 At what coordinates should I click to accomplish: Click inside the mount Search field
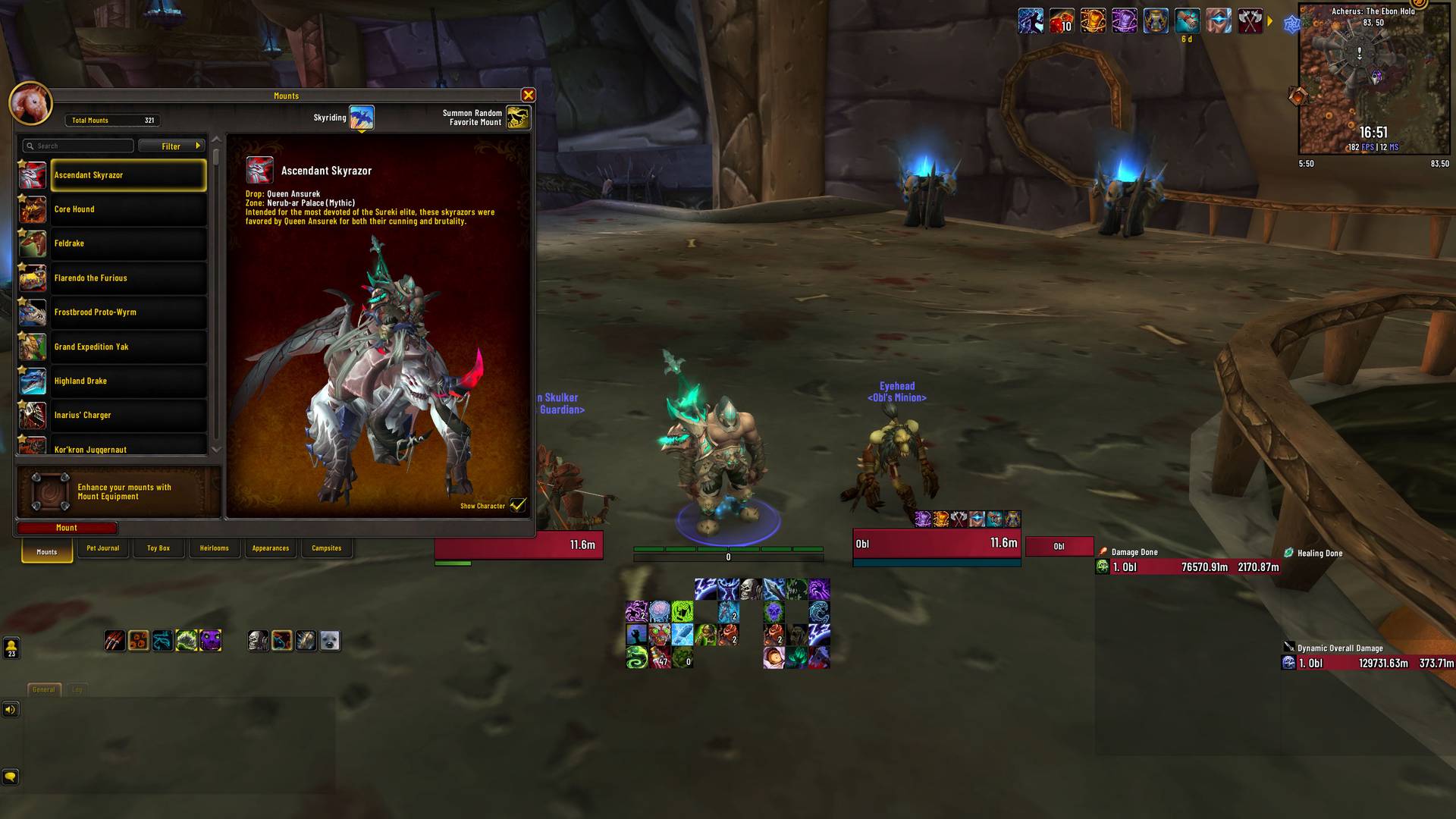(x=80, y=145)
